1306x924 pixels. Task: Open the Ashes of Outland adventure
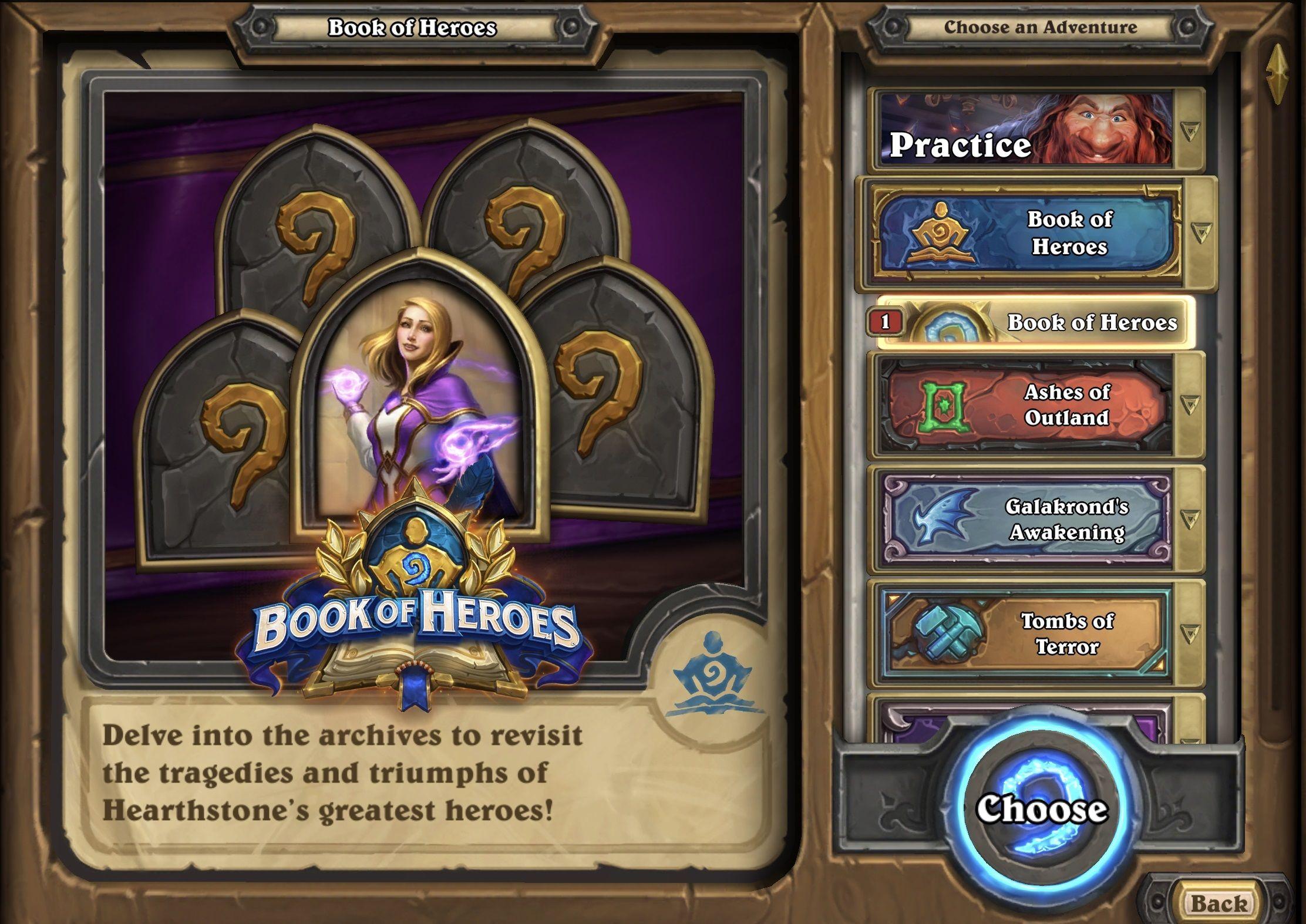(x=1025, y=405)
